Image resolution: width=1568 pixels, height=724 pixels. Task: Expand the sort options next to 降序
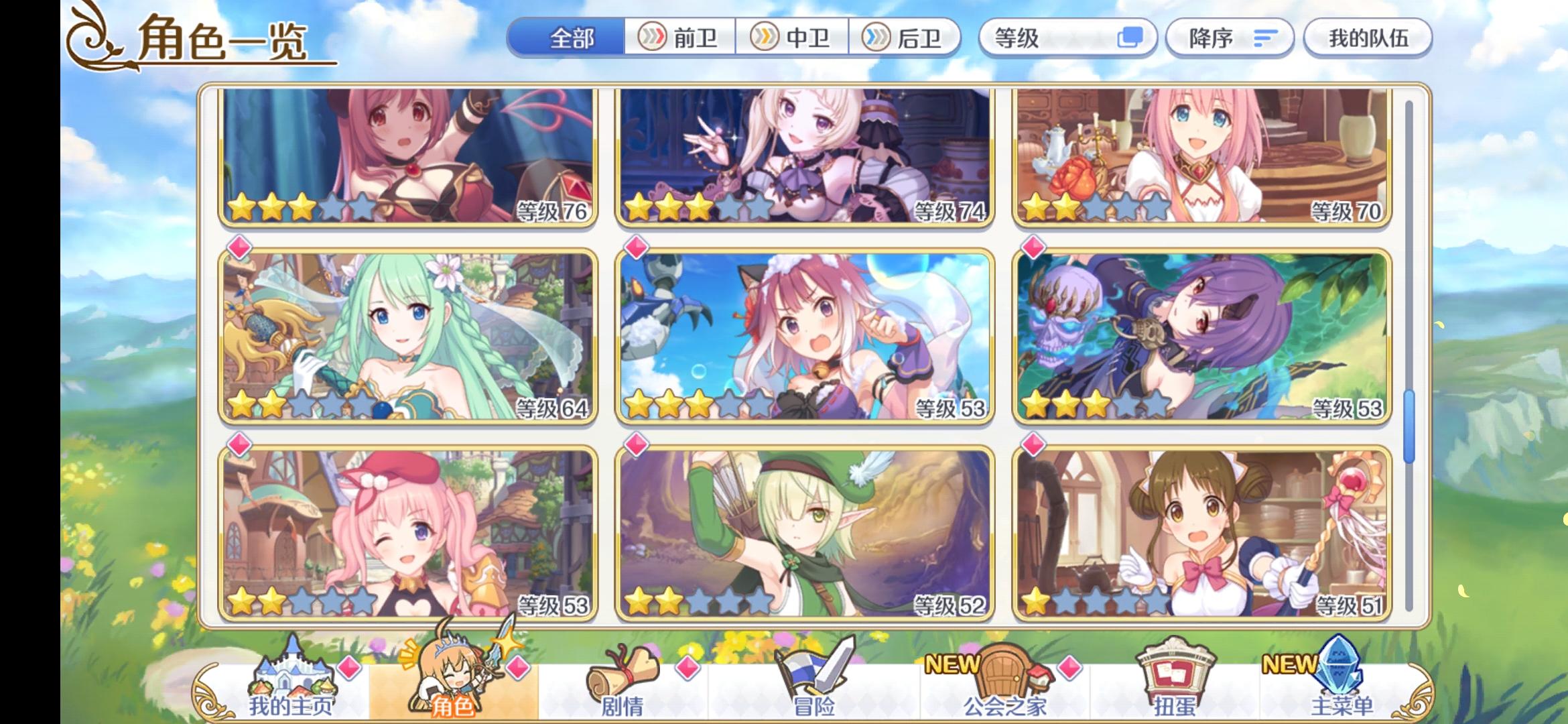(x=1264, y=38)
